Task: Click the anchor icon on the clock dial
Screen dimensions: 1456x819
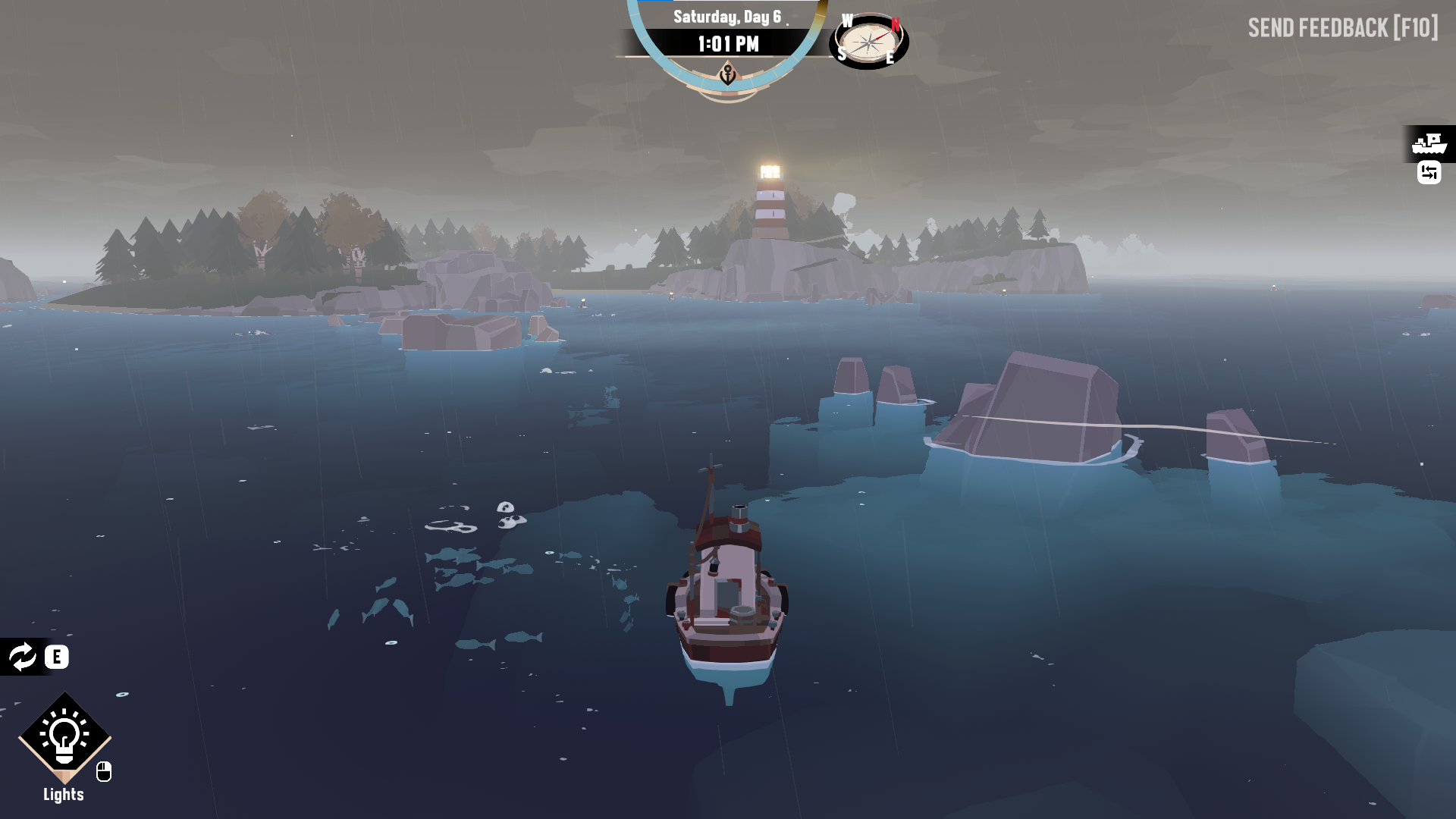Action: (728, 75)
